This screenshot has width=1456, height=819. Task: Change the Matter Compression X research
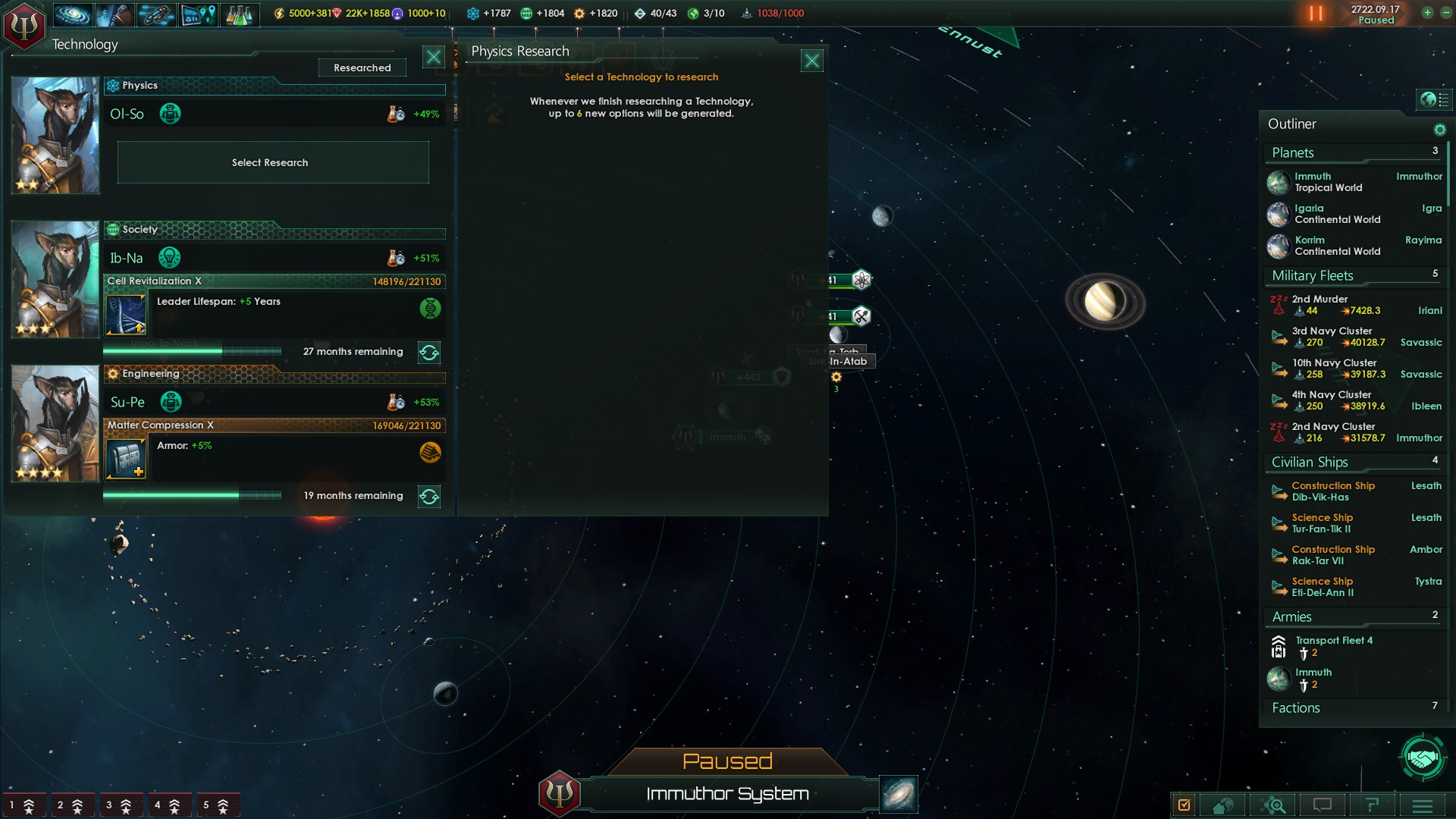[x=429, y=497]
